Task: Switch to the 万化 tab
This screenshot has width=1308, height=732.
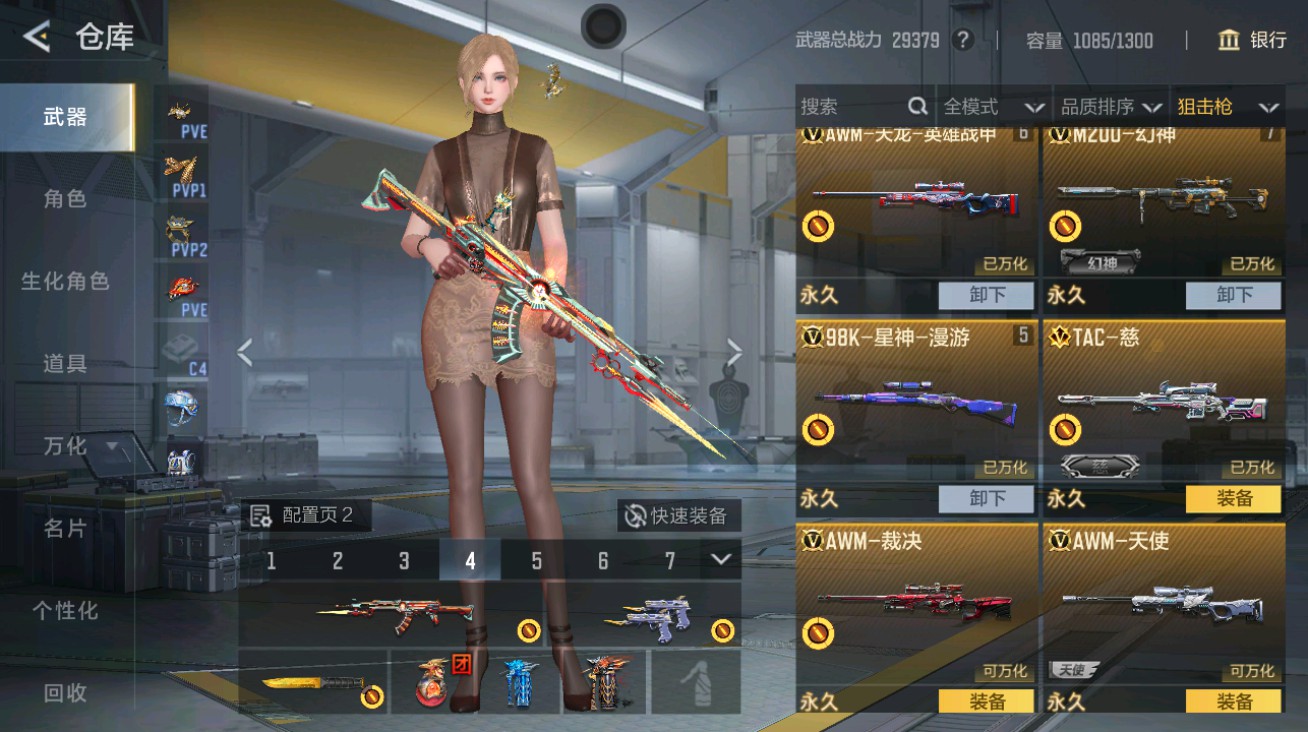Action: click(x=66, y=447)
